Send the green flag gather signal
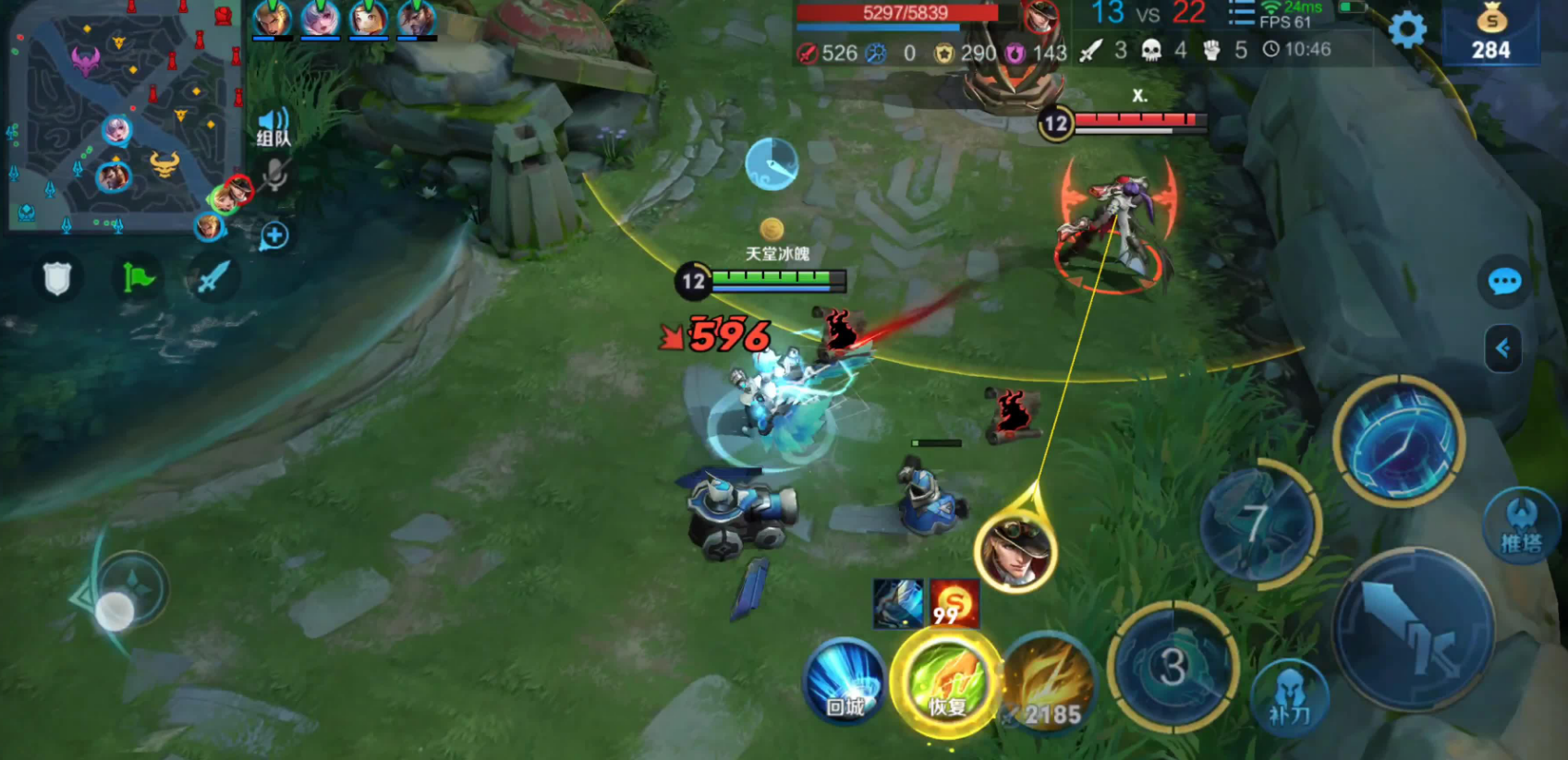Screen dimensions: 1568x760 coord(138,277)
